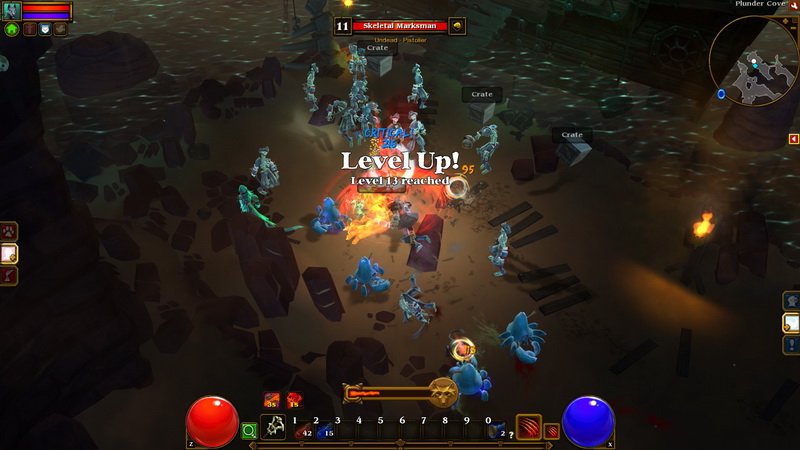The image size is (800, 450).
Task: Click the red arrow collapse button
Action: (x=793, y=139)
